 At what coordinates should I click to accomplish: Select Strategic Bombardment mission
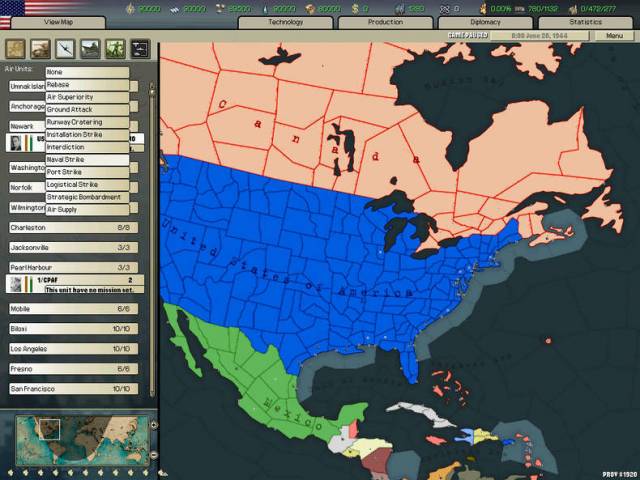(x=87, y=197)
